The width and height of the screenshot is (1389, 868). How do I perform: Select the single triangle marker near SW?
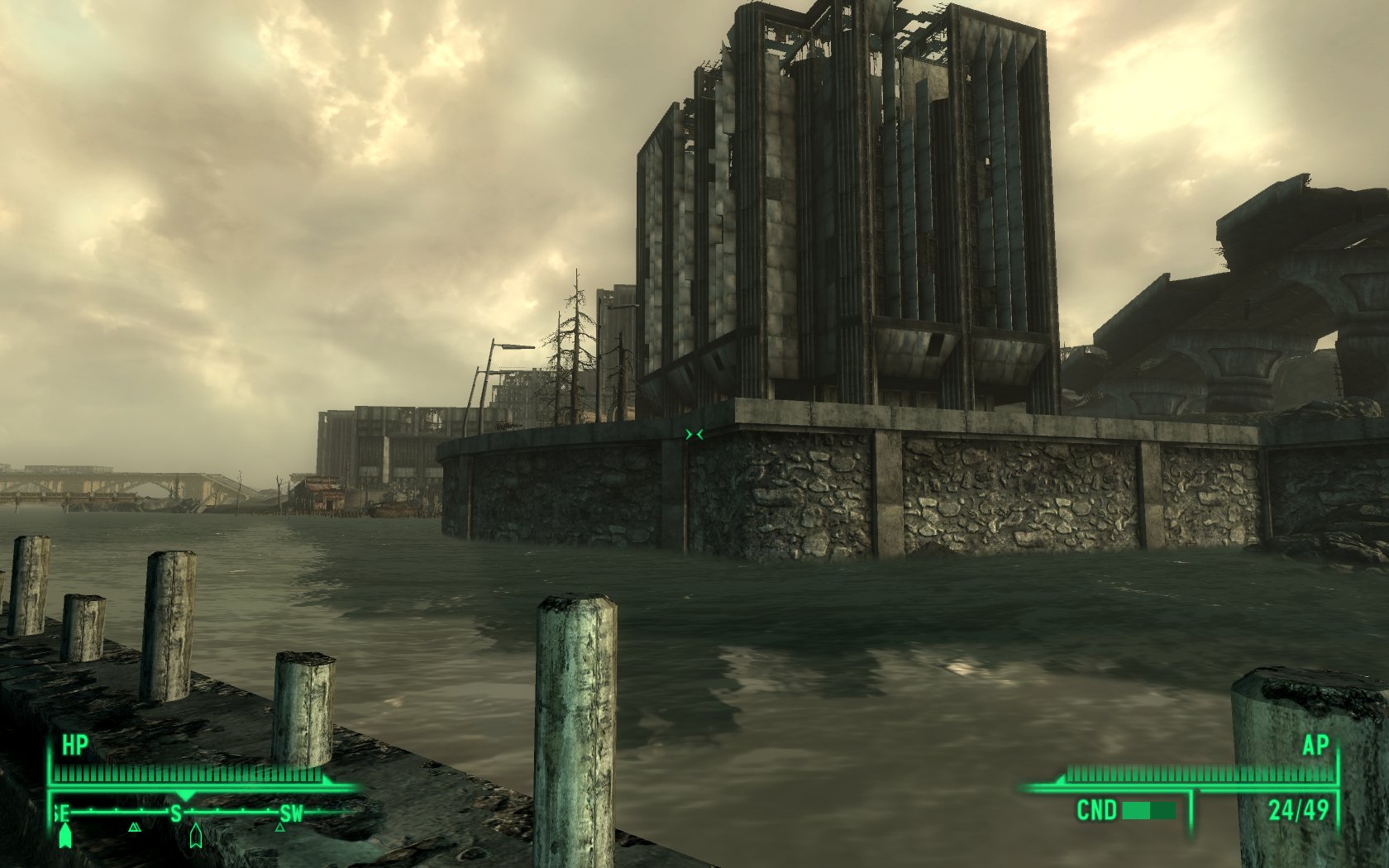(279, 826)
